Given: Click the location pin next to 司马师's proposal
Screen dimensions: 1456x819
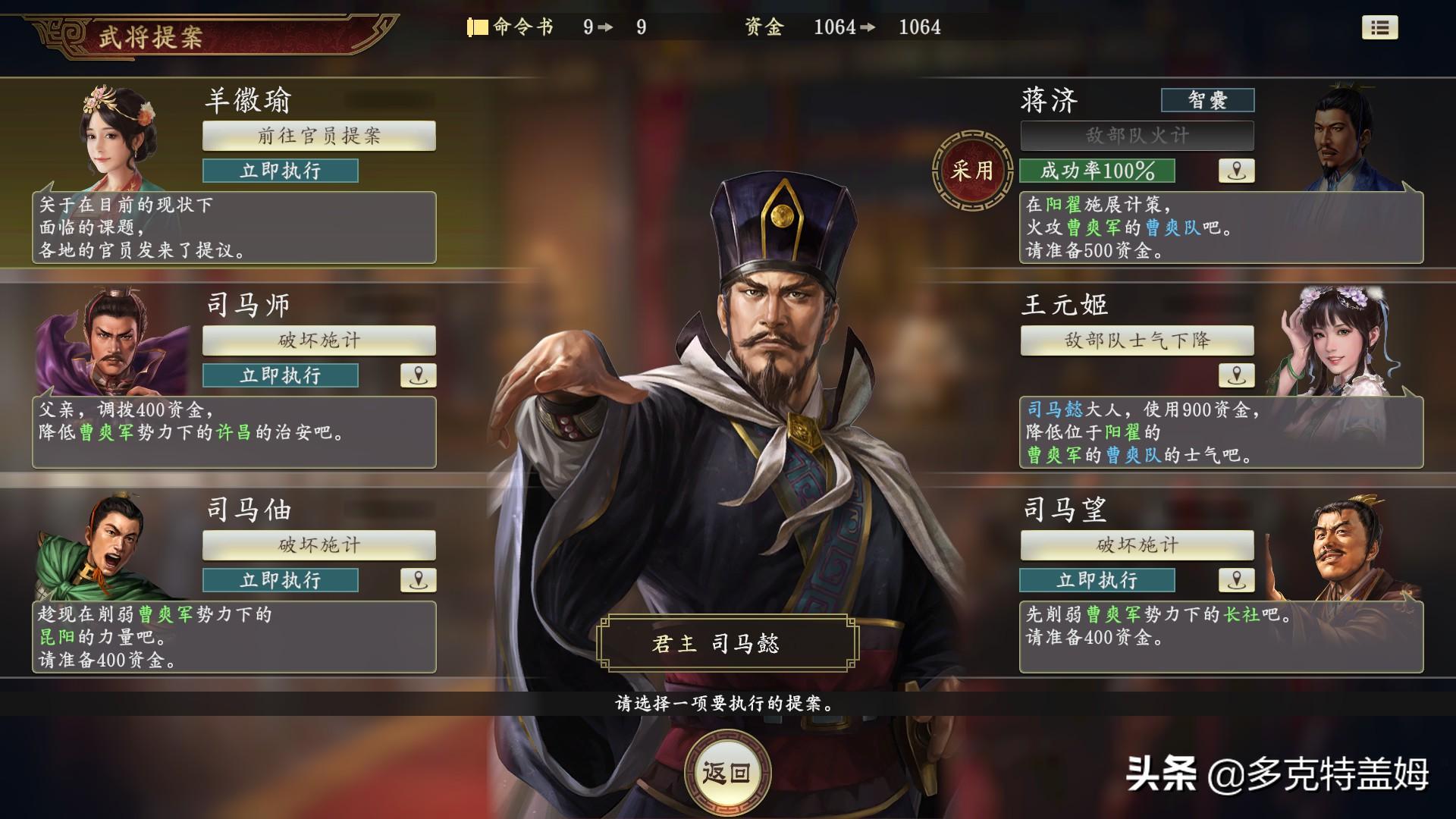Looking at the screenshot, I should 418,375.
